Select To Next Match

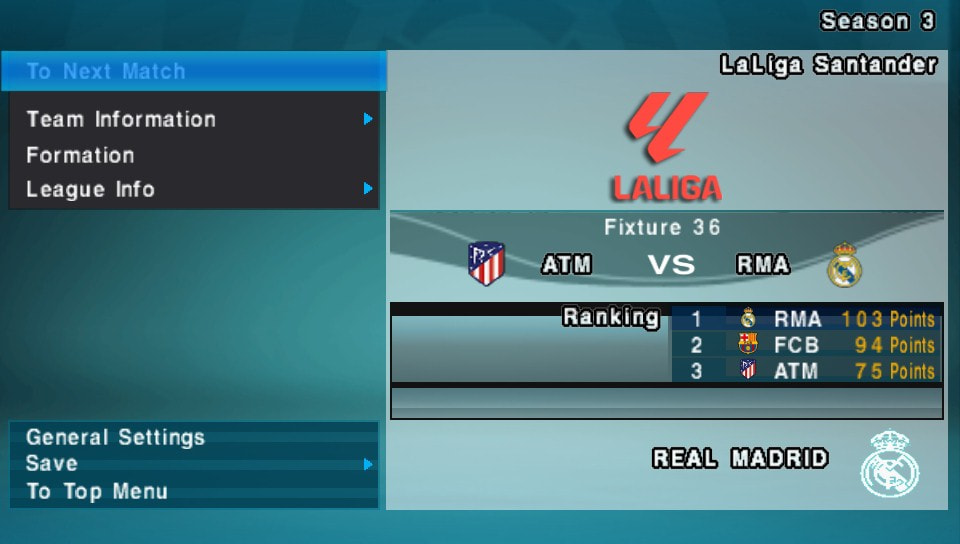pos(106,72)
